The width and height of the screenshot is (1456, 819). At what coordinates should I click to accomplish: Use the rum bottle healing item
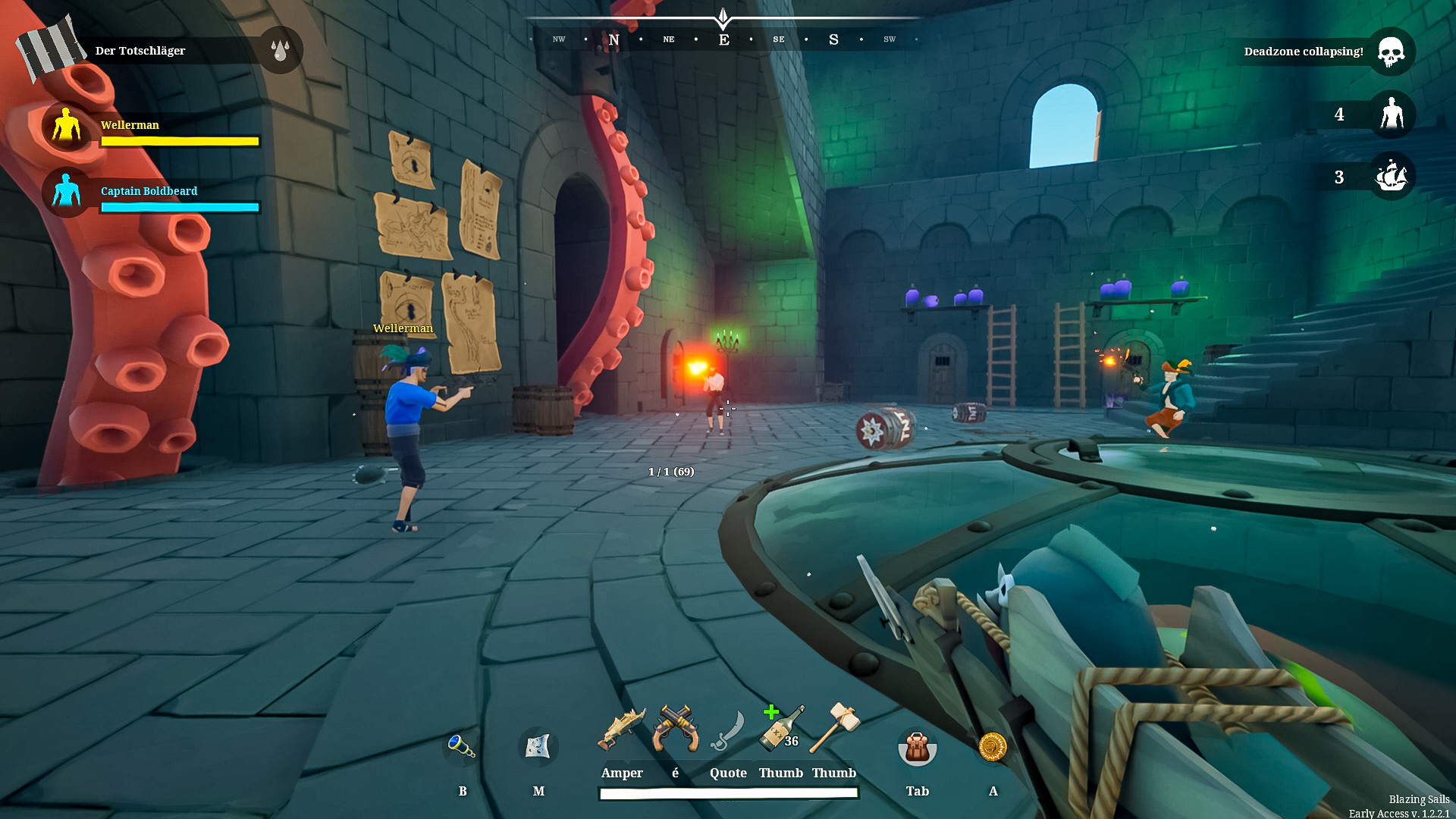780,729
